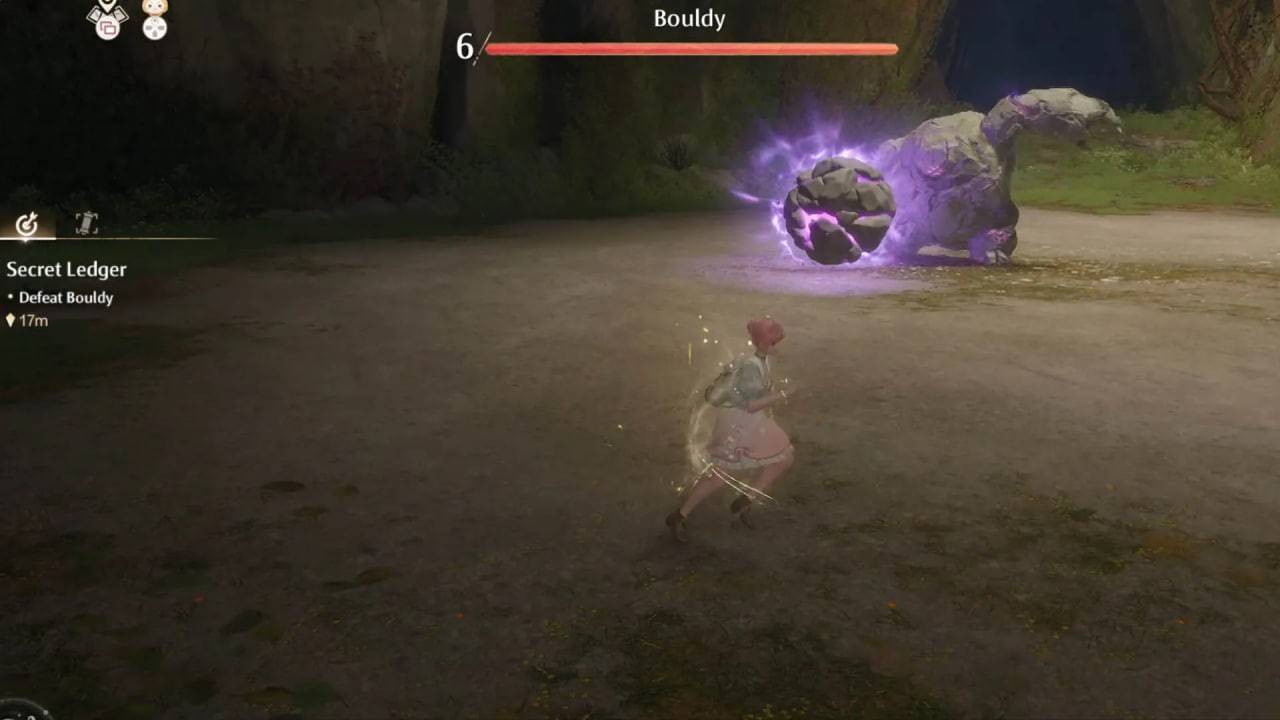Click Bouldy's red health bar

tap(690, 47)
